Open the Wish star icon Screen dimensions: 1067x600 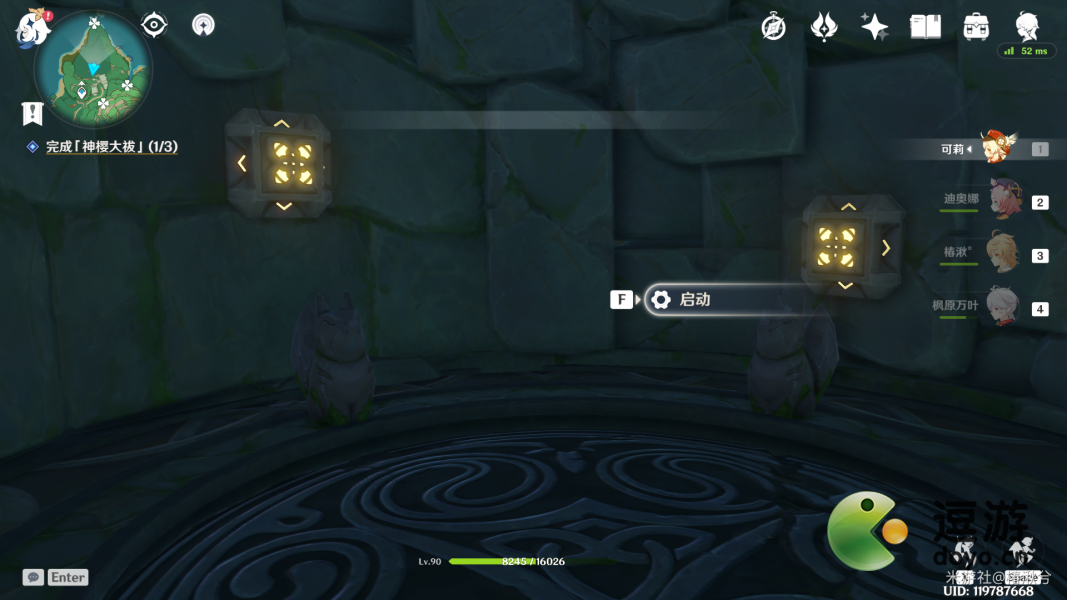coord(874,27)
